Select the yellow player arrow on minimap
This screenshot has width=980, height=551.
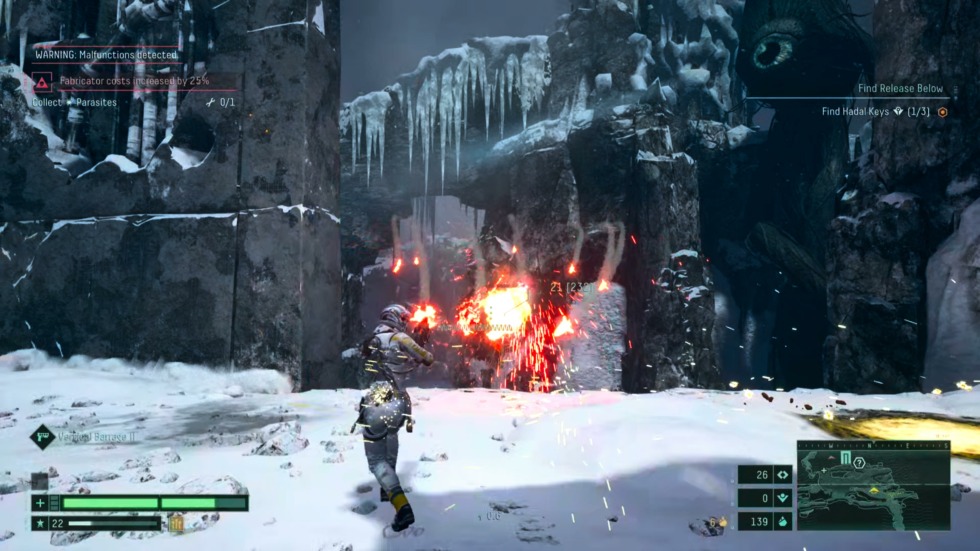(x=875, y=490)
